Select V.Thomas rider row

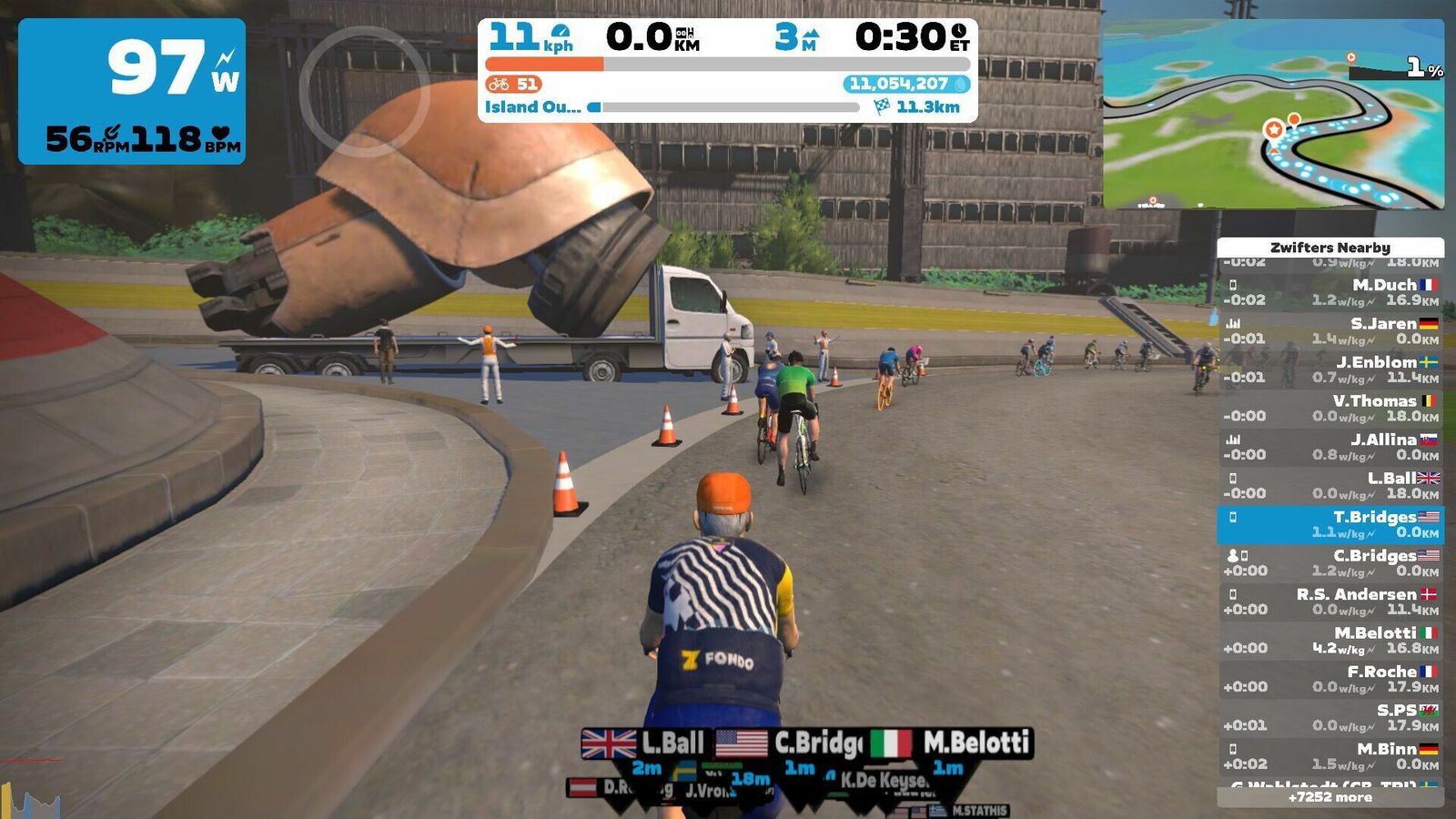[1330, 408]
